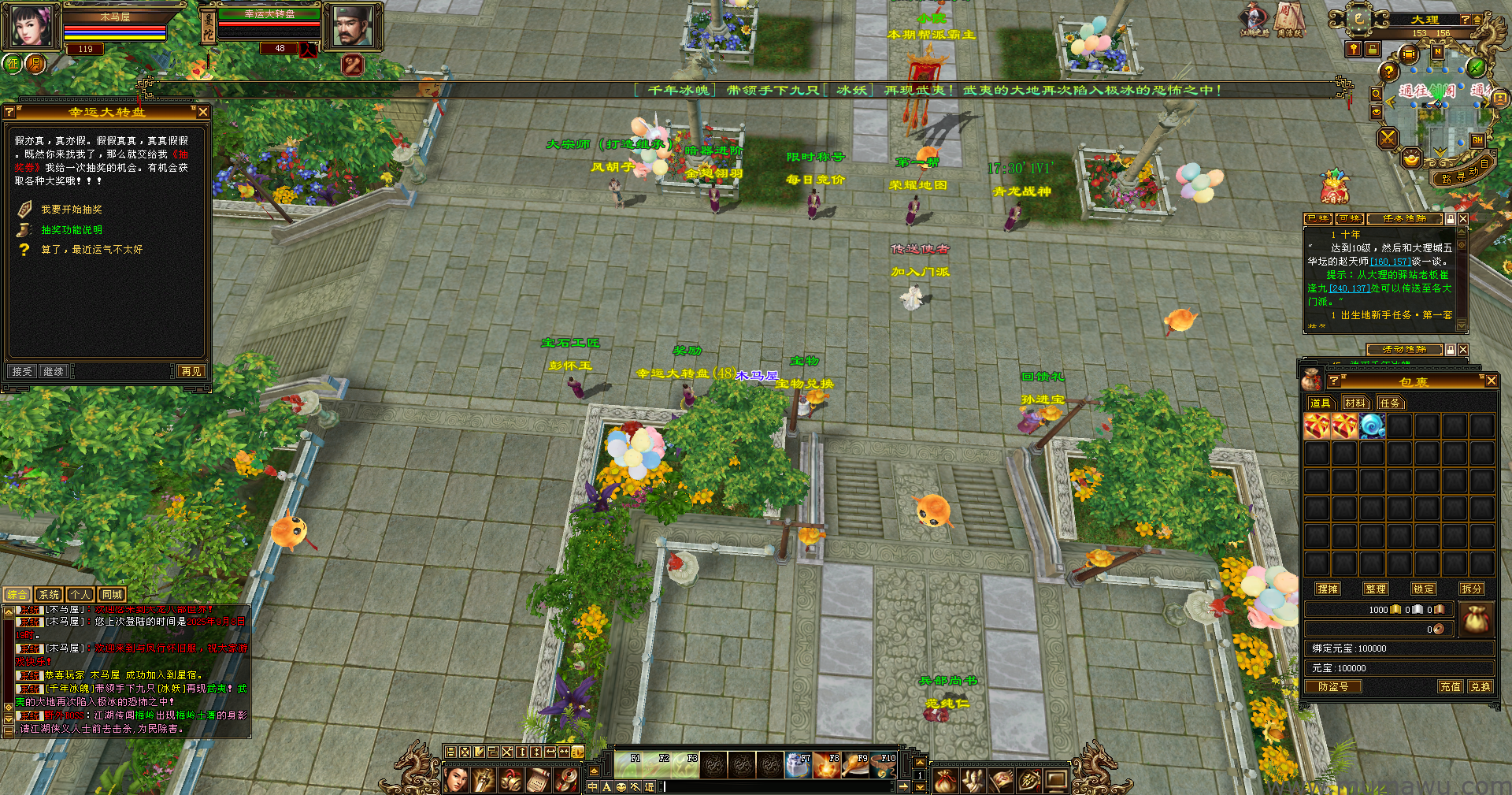Use the 拆分 split button

point(1471,589)
